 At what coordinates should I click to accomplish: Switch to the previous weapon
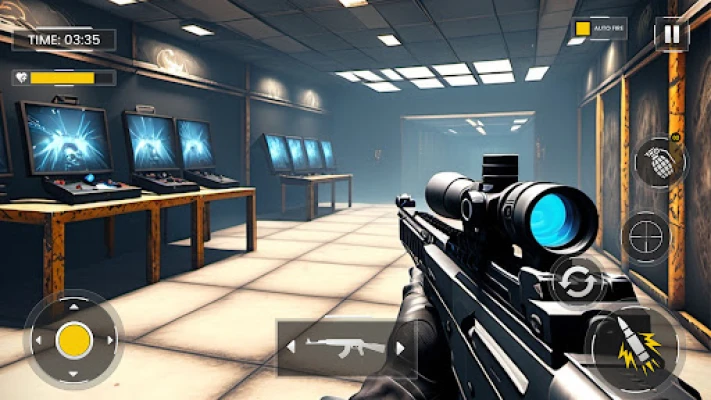pyautogui.click(x=292, y=348)
